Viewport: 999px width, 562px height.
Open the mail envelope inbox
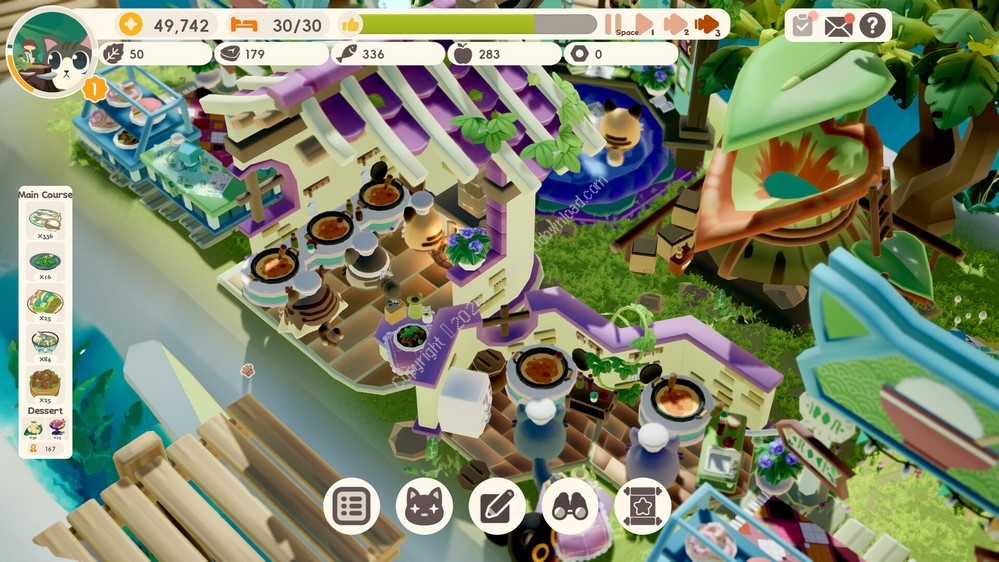[838, 25]
